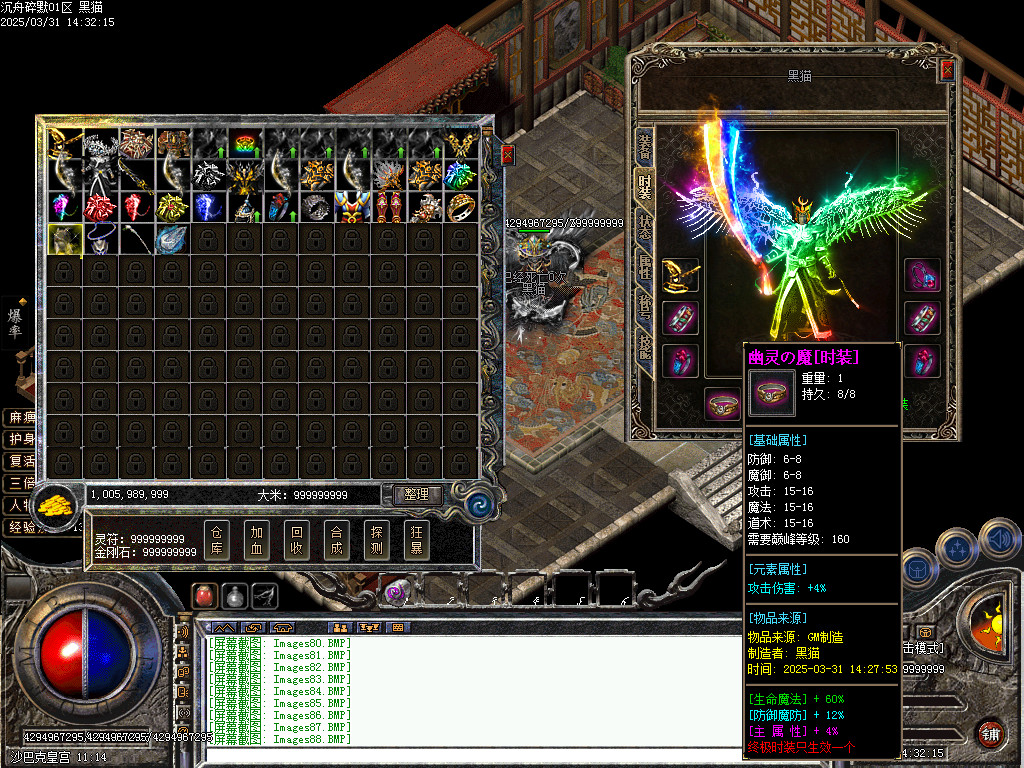1024x768 pixels.
Task: Open the 回收 recycle function
Action: 297,540
